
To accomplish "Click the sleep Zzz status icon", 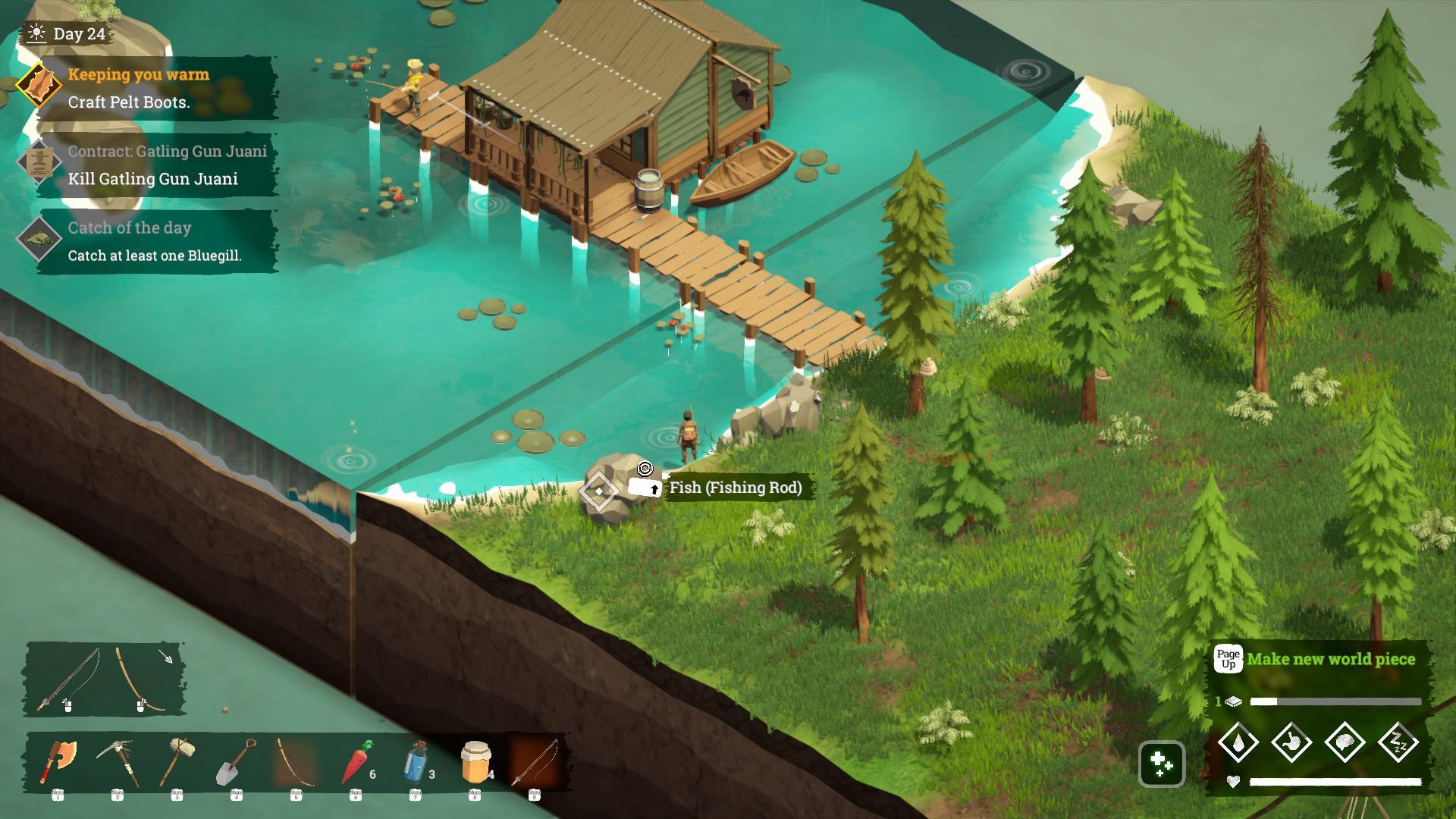I will pos(1398,742).
